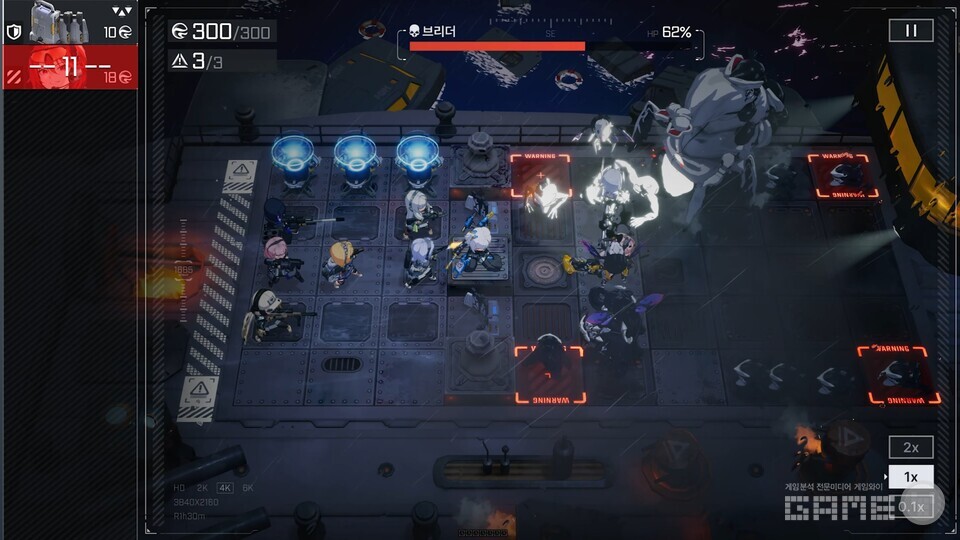Viewport: 960px width, 540px height.
Task: Set game speed to 2x
Action: 911,447
